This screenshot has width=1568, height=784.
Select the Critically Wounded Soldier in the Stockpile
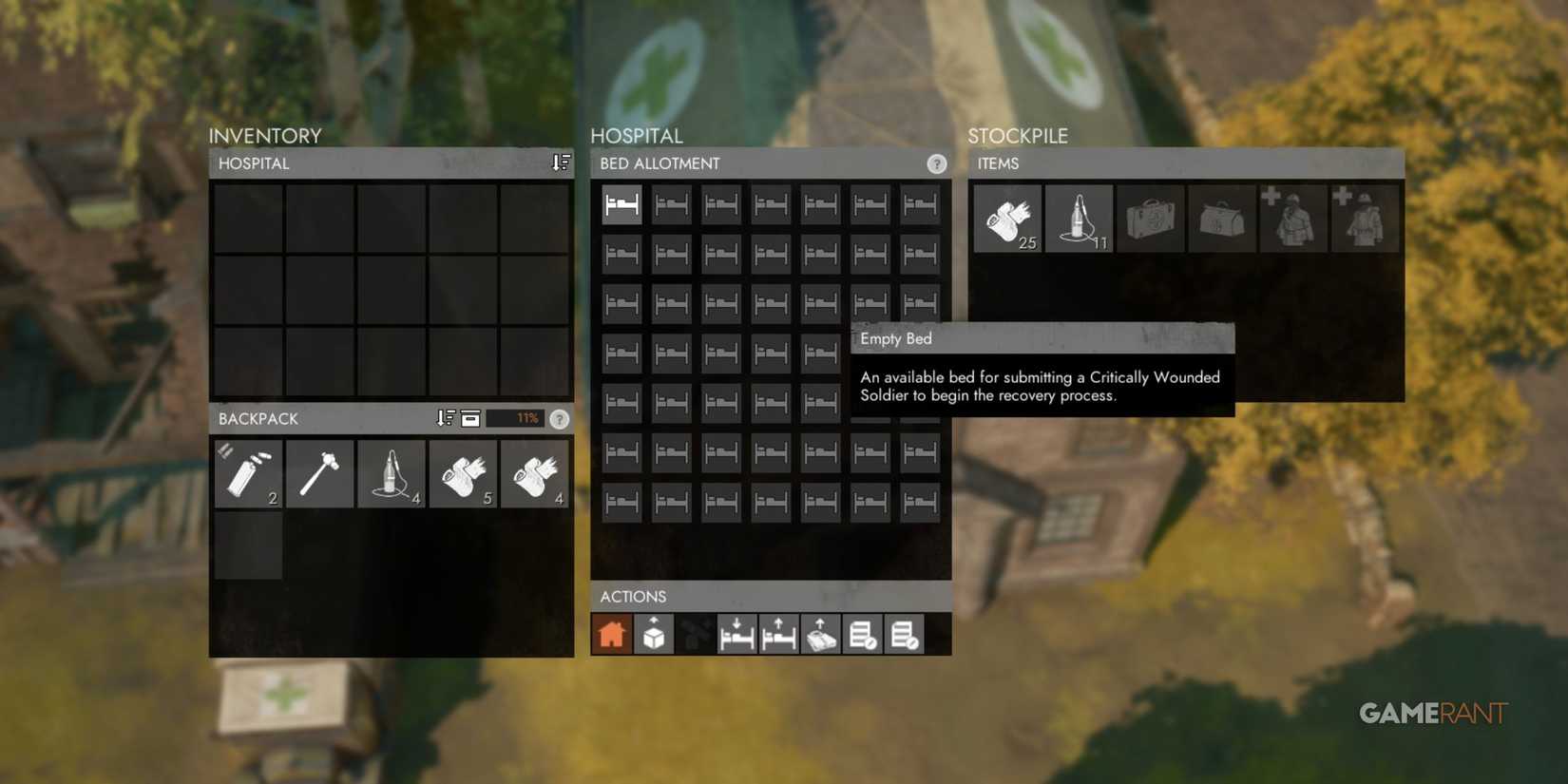[x=1293, y=217]
